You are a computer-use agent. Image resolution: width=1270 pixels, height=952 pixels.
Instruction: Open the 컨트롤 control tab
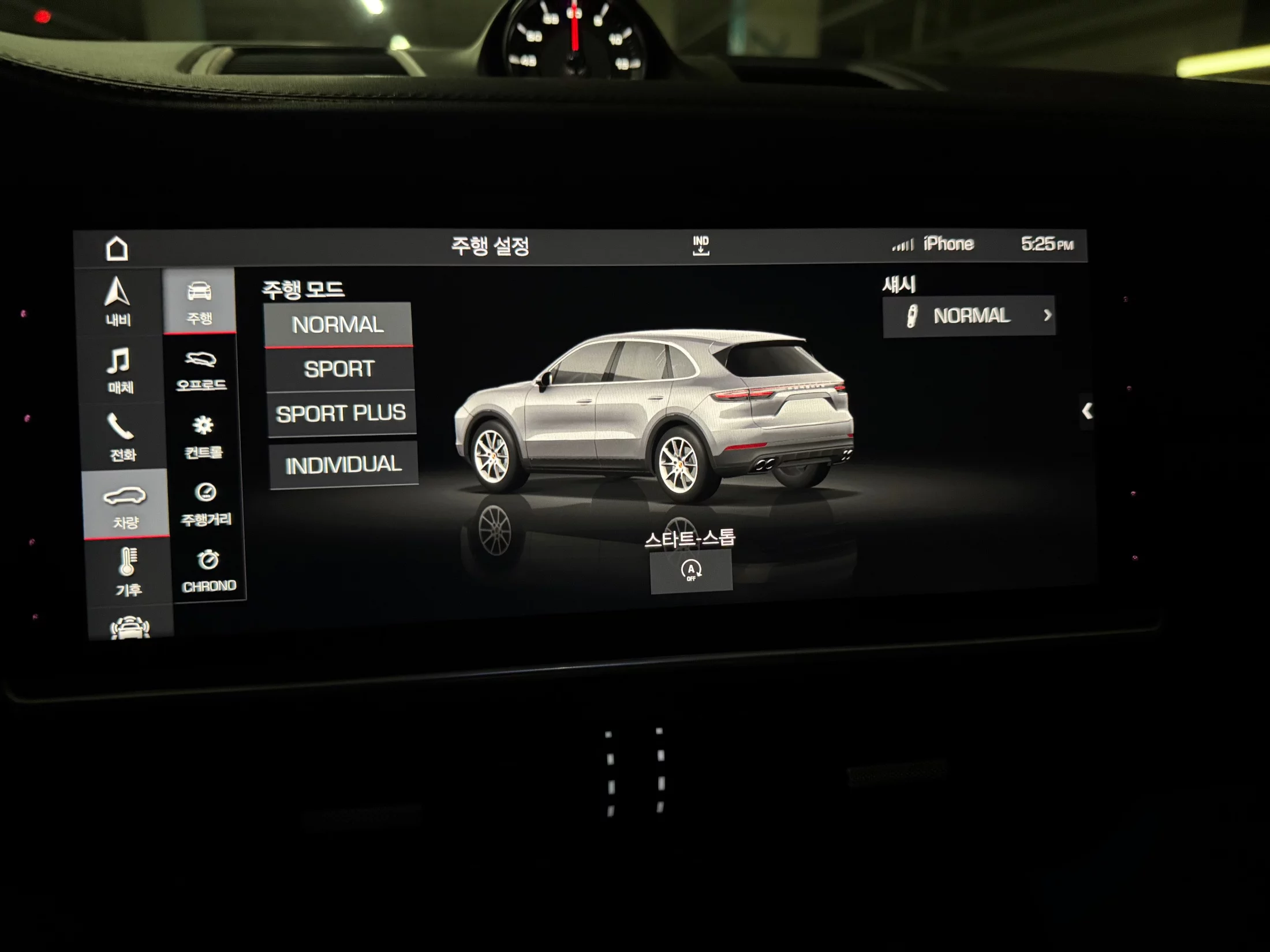tap(203, 437)
